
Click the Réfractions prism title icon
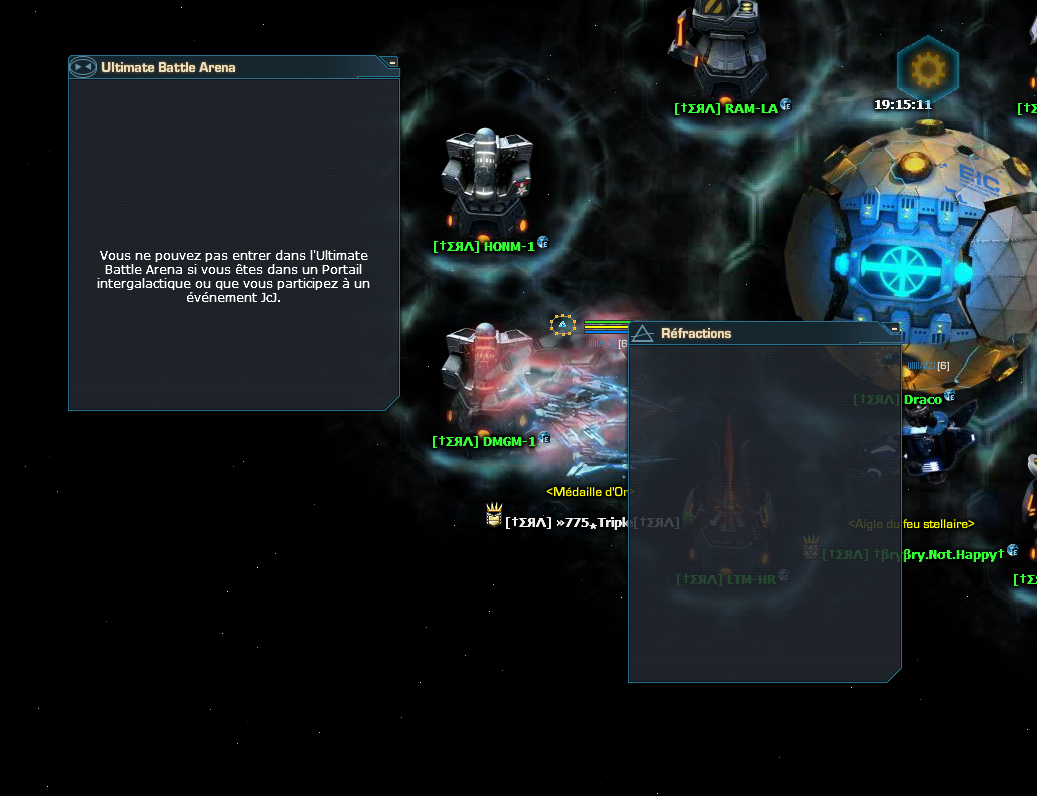(x=642, y=333)
